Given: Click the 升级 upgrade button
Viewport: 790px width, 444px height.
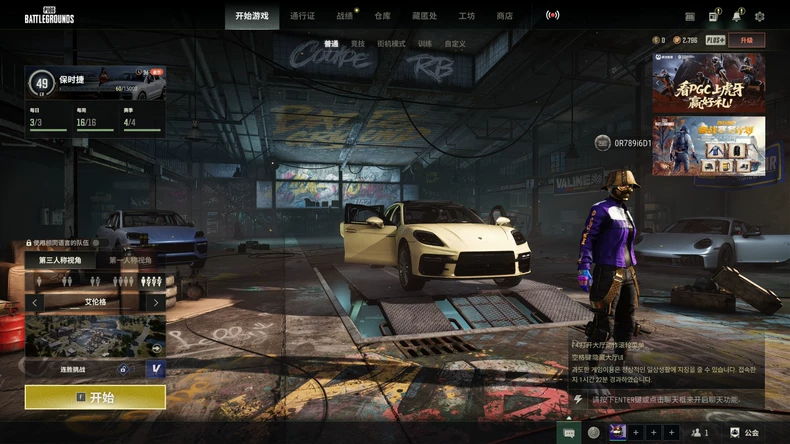Looking at the screenshot, I should (747, 40).
